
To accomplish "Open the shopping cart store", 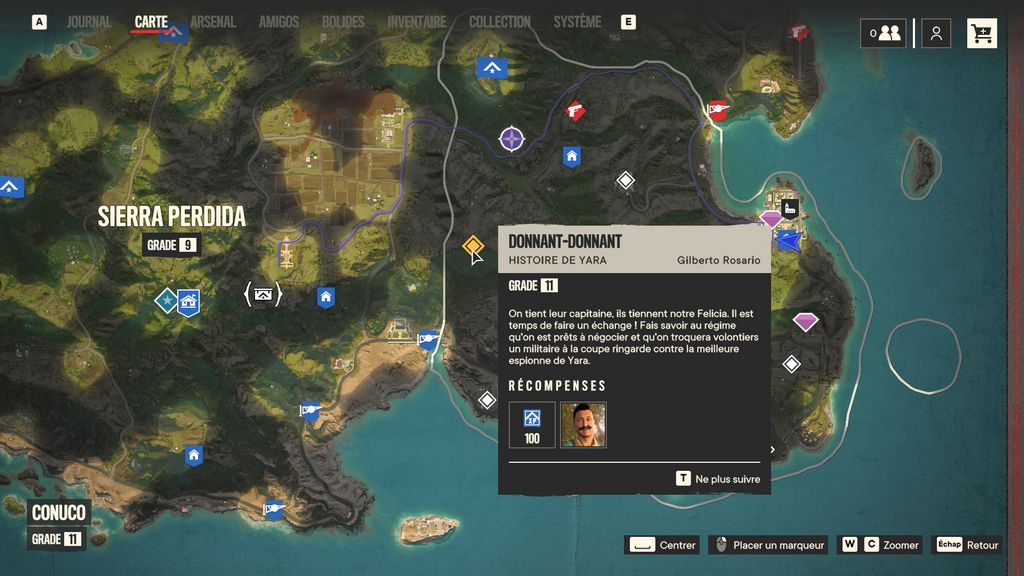I will [x=982, y=33].
